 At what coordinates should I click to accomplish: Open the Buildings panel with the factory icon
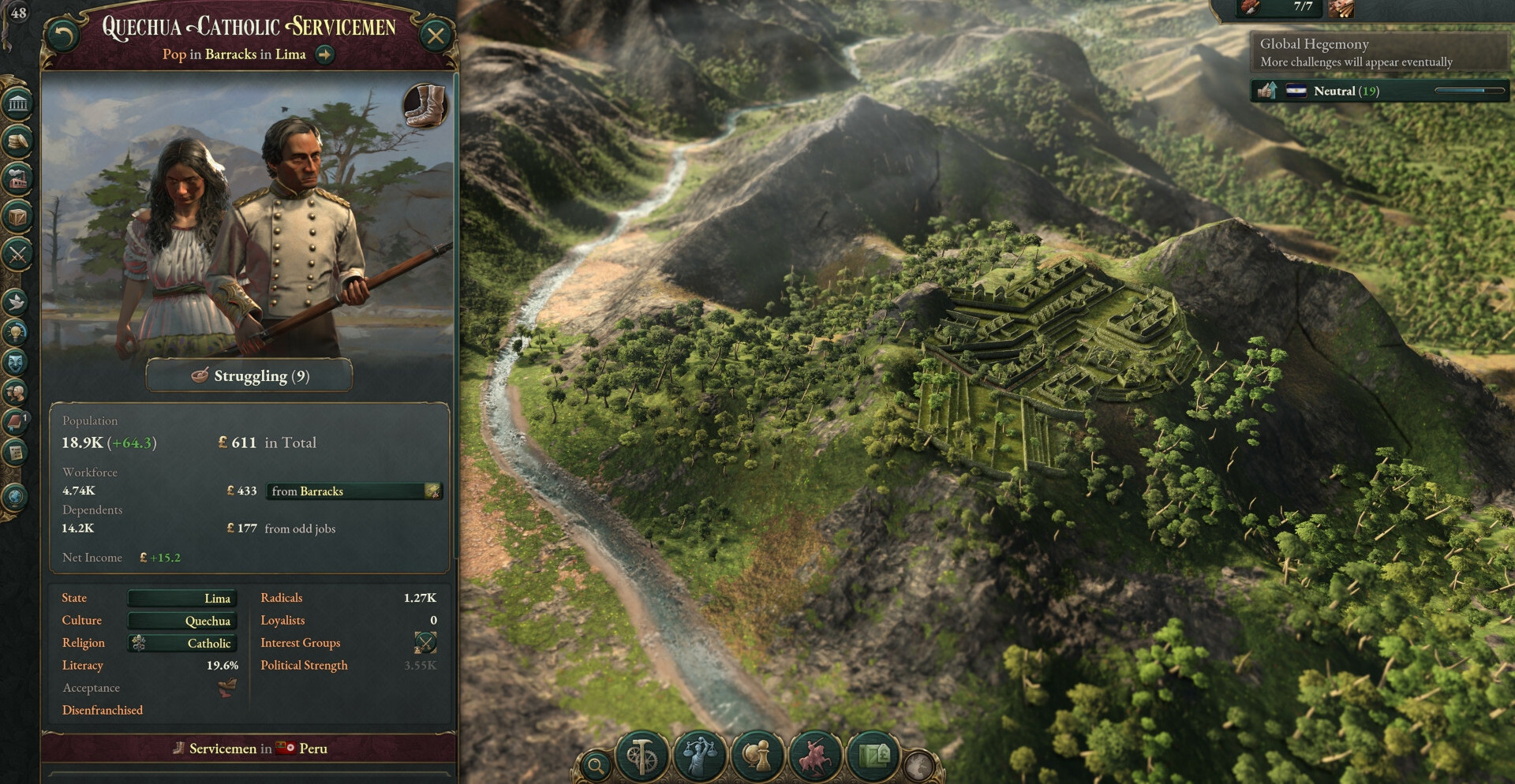coord(17,179)
